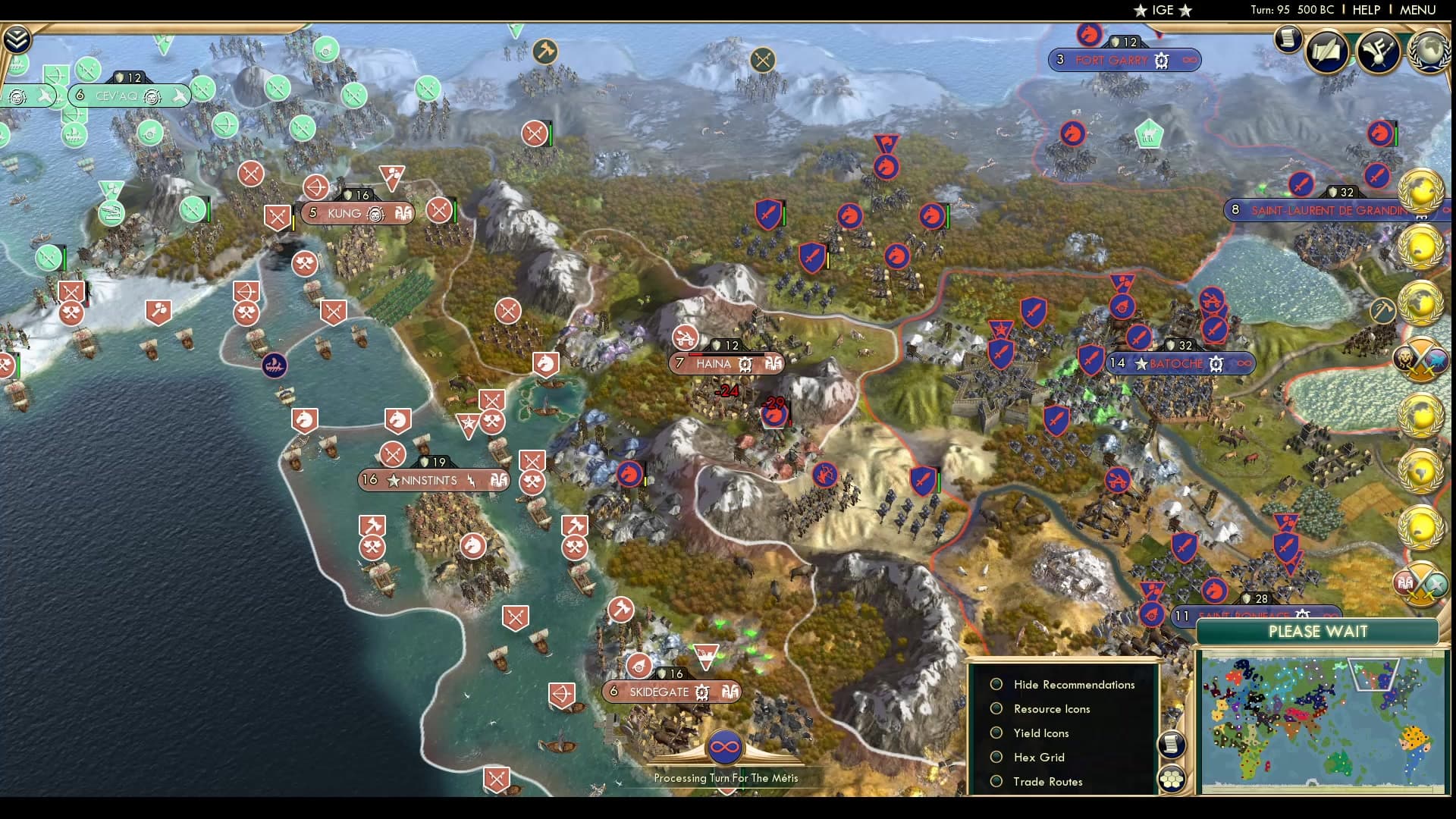Enable Resource Icons on the map
Image resolution: width=1456 pixels, height=819 pixels.
(996, 708)
